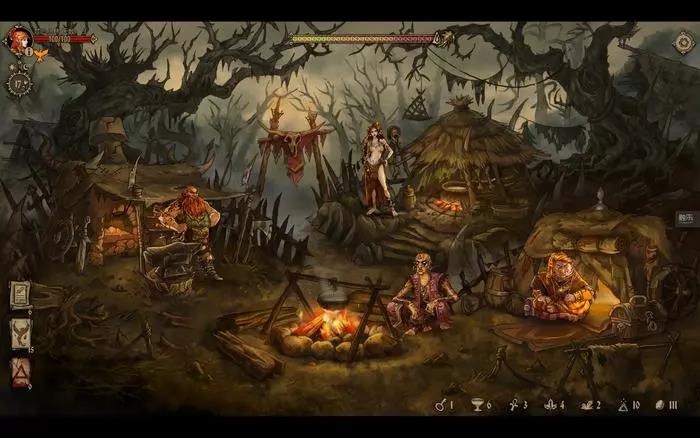Image resolution: width=700 pixels, height=438 pixels.
Task: Select the phoenix bird card
Action: click(20, 333)
